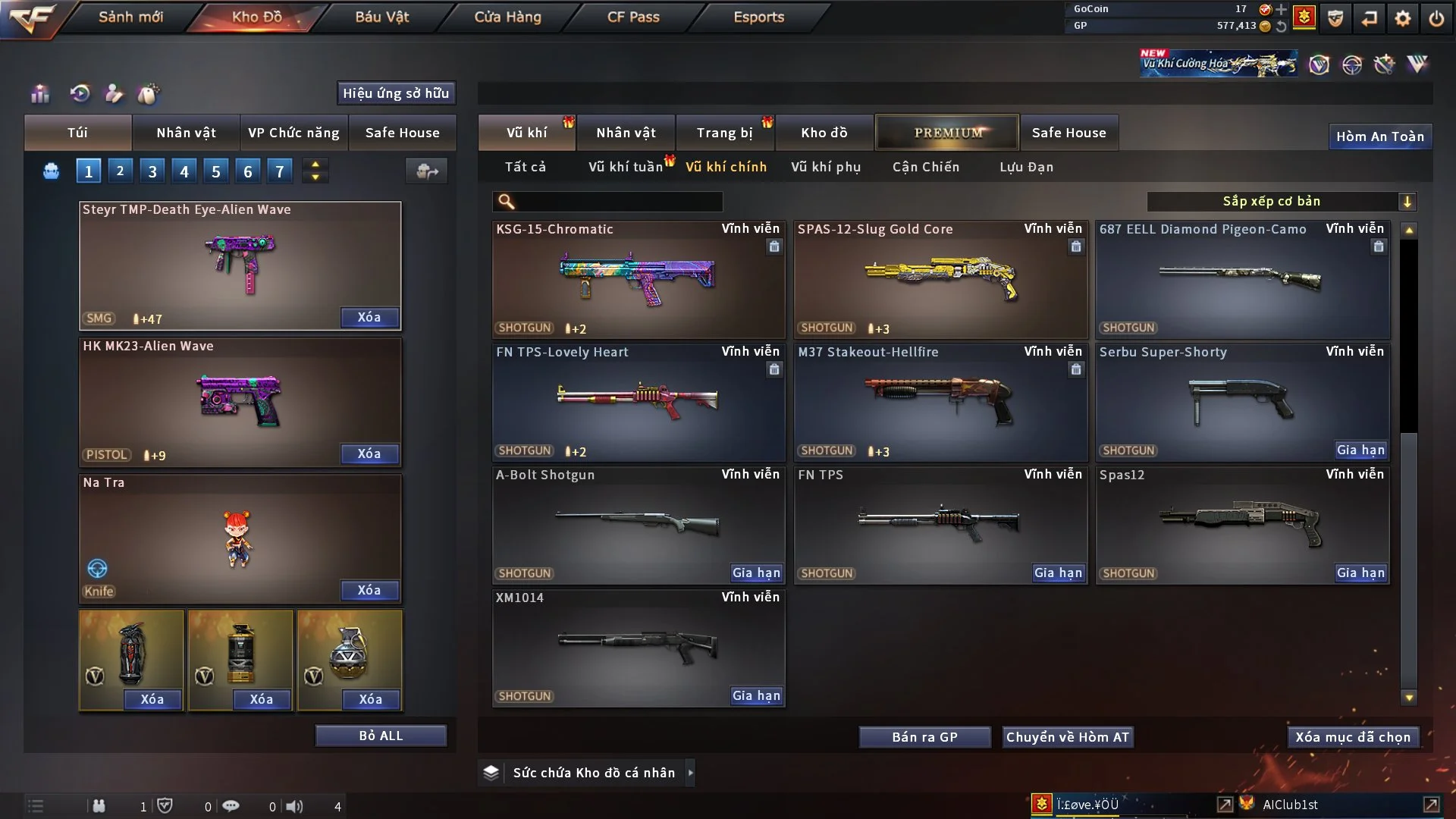Viewport: 1456px width, 819px height.
Task: Switch to the Nhân vật bag tab
Action: 186,133
